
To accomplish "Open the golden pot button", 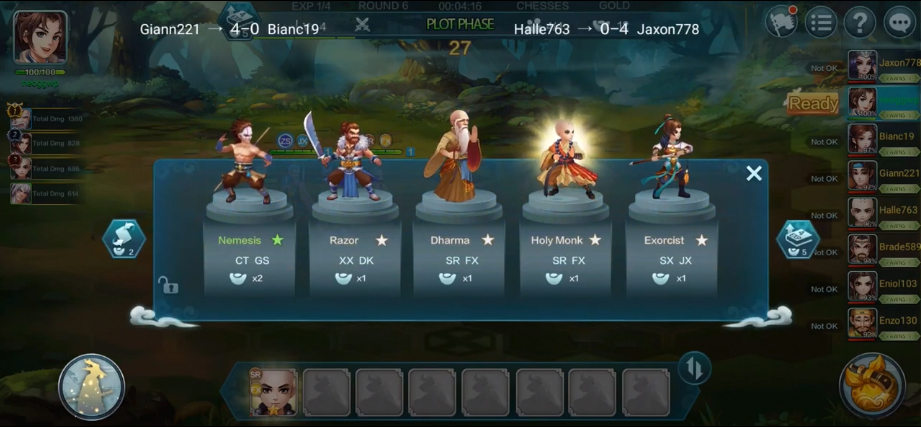I will (x=872, y=385).
